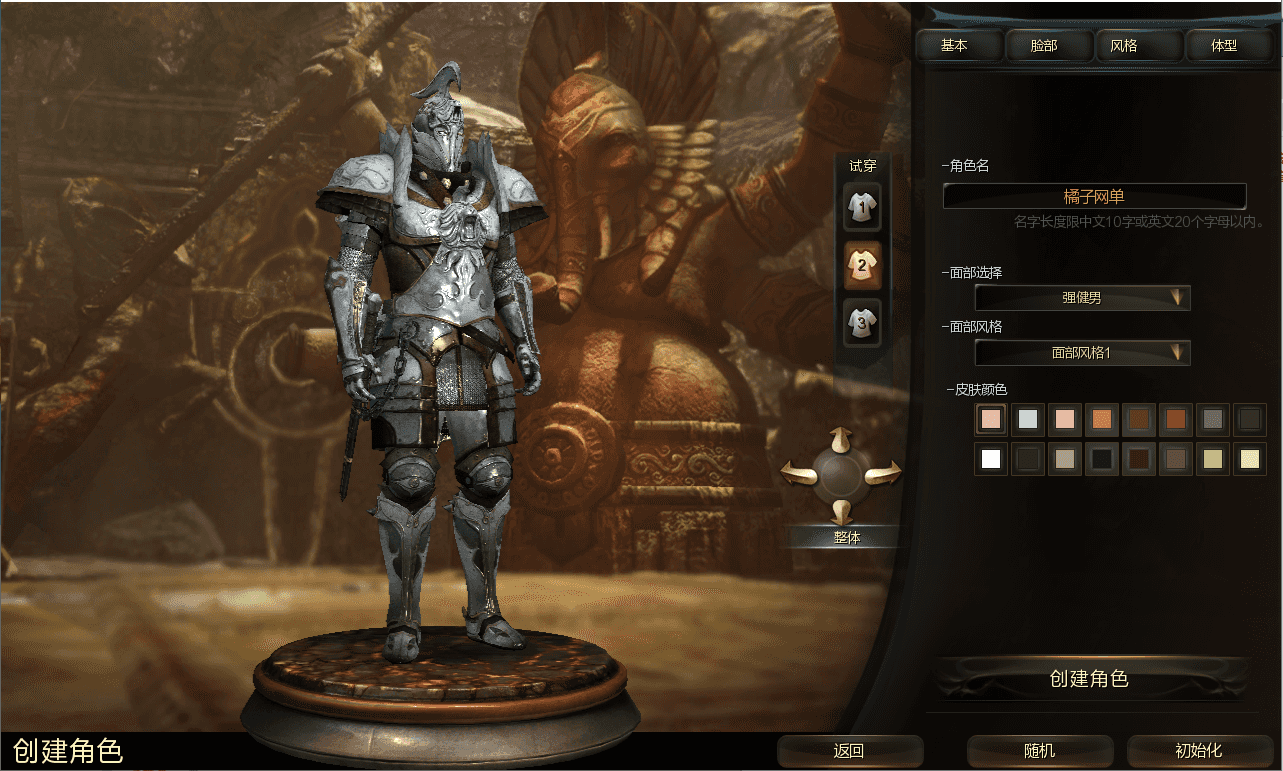Try on outfit number 1
Viewport: 1283px width, 771px height.
(x=861, y=205)
